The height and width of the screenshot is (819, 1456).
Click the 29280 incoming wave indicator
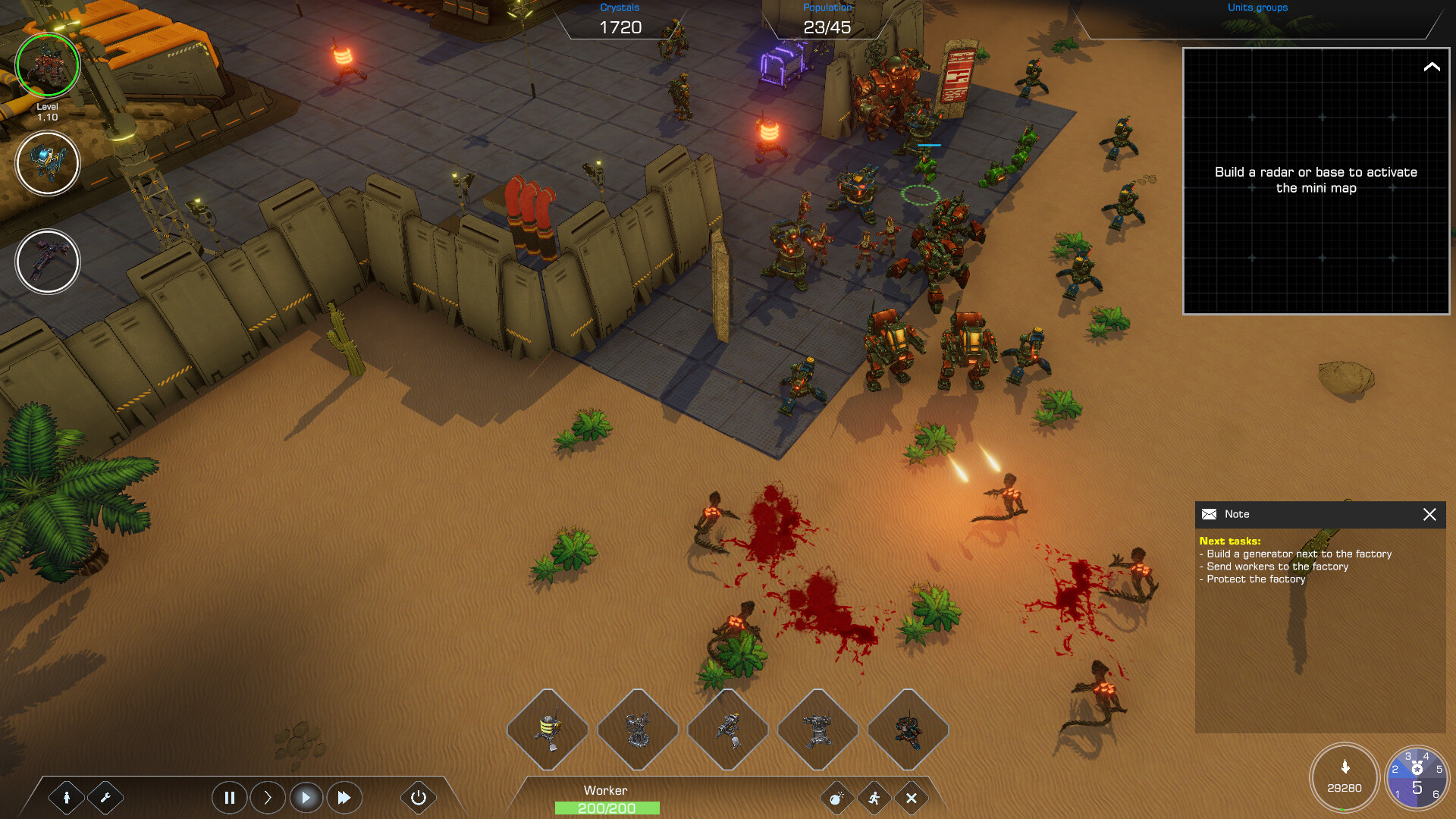click(x=1345, y=777)
